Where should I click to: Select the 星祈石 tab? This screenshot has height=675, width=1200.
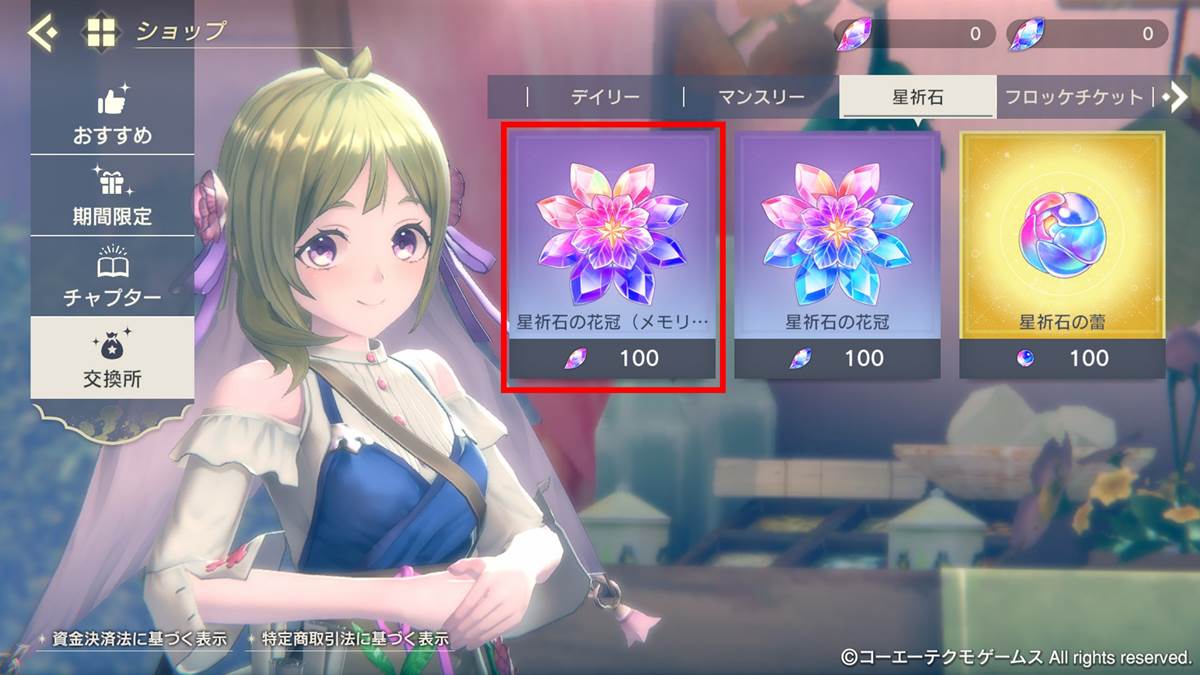point(917,98)
